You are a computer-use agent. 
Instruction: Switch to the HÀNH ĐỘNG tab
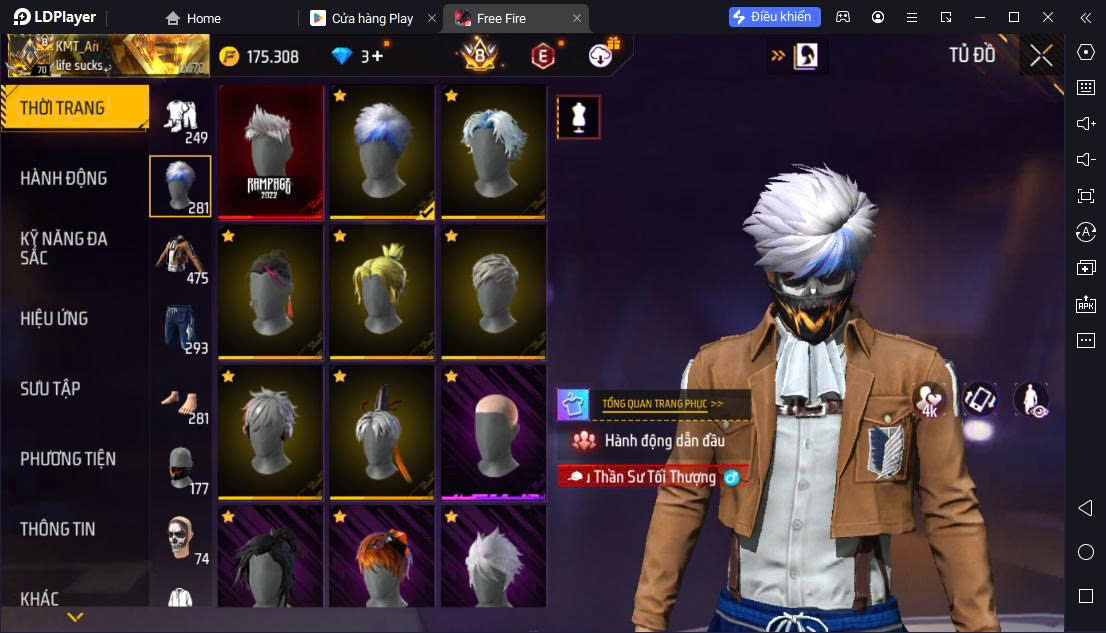pos(64,178)
